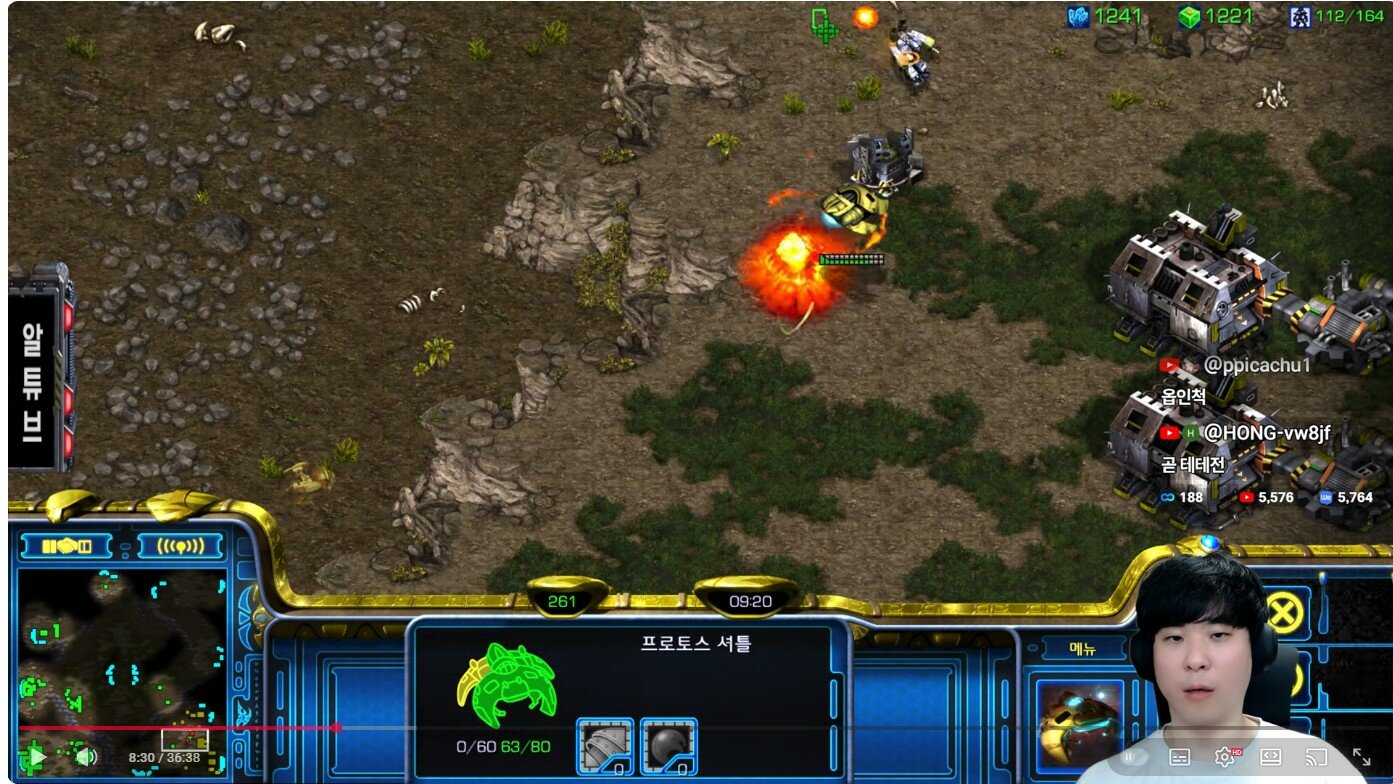The width and height of the screenshot is (1393, 784).
Task: Open the video player settings gear
Action: [x=1224, y=757]
